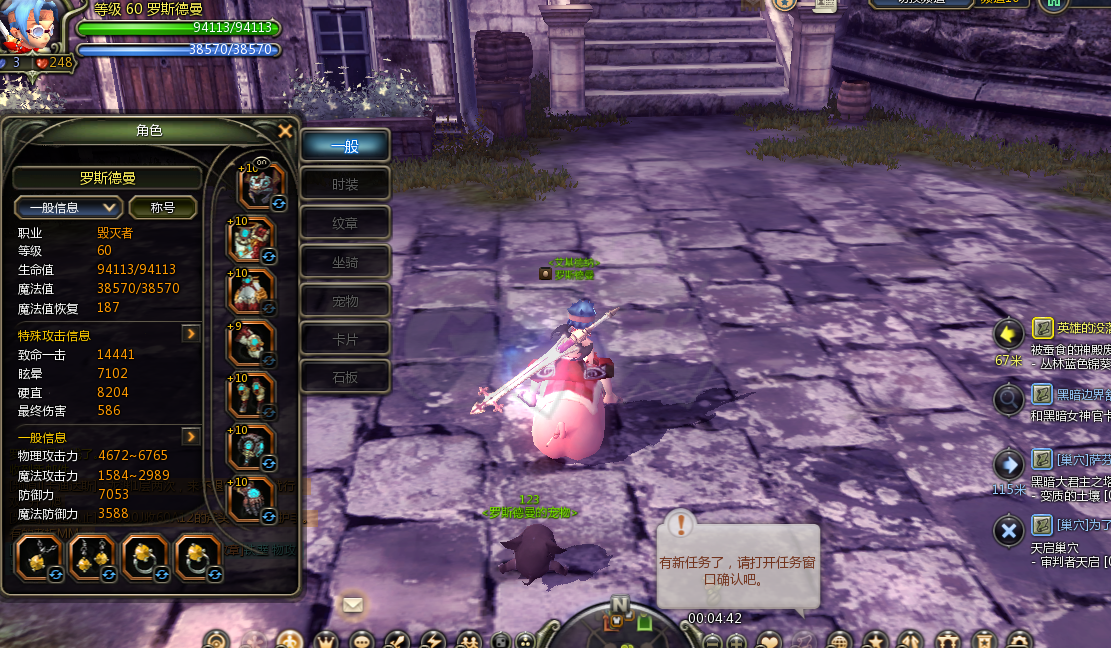
Task: Click the X icon beside 天启巢穴 quest
Action: pos(1008,529)
